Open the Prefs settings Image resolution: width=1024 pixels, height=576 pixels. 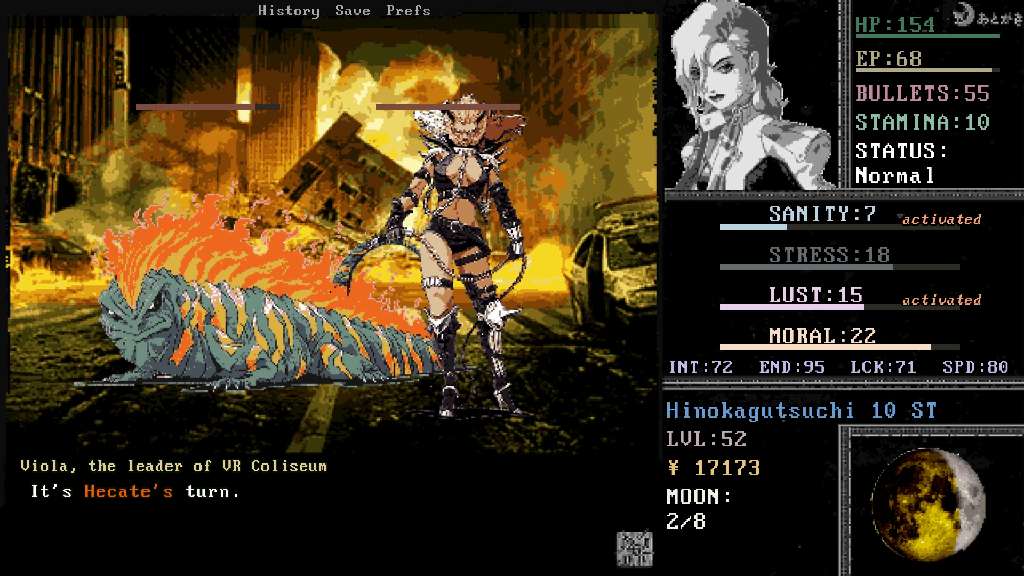408,11
